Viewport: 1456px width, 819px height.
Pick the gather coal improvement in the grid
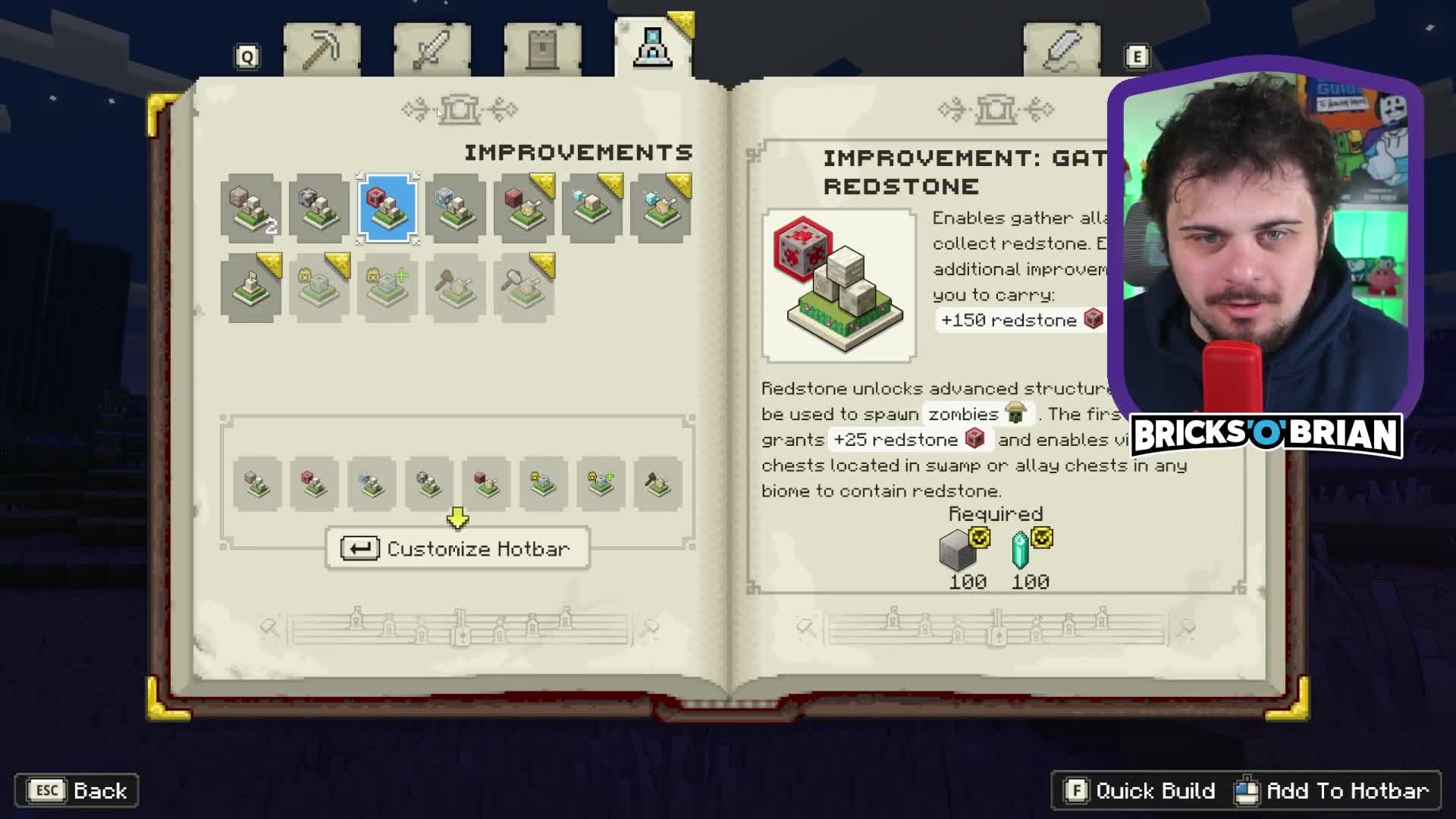click(x=319, y=209)
